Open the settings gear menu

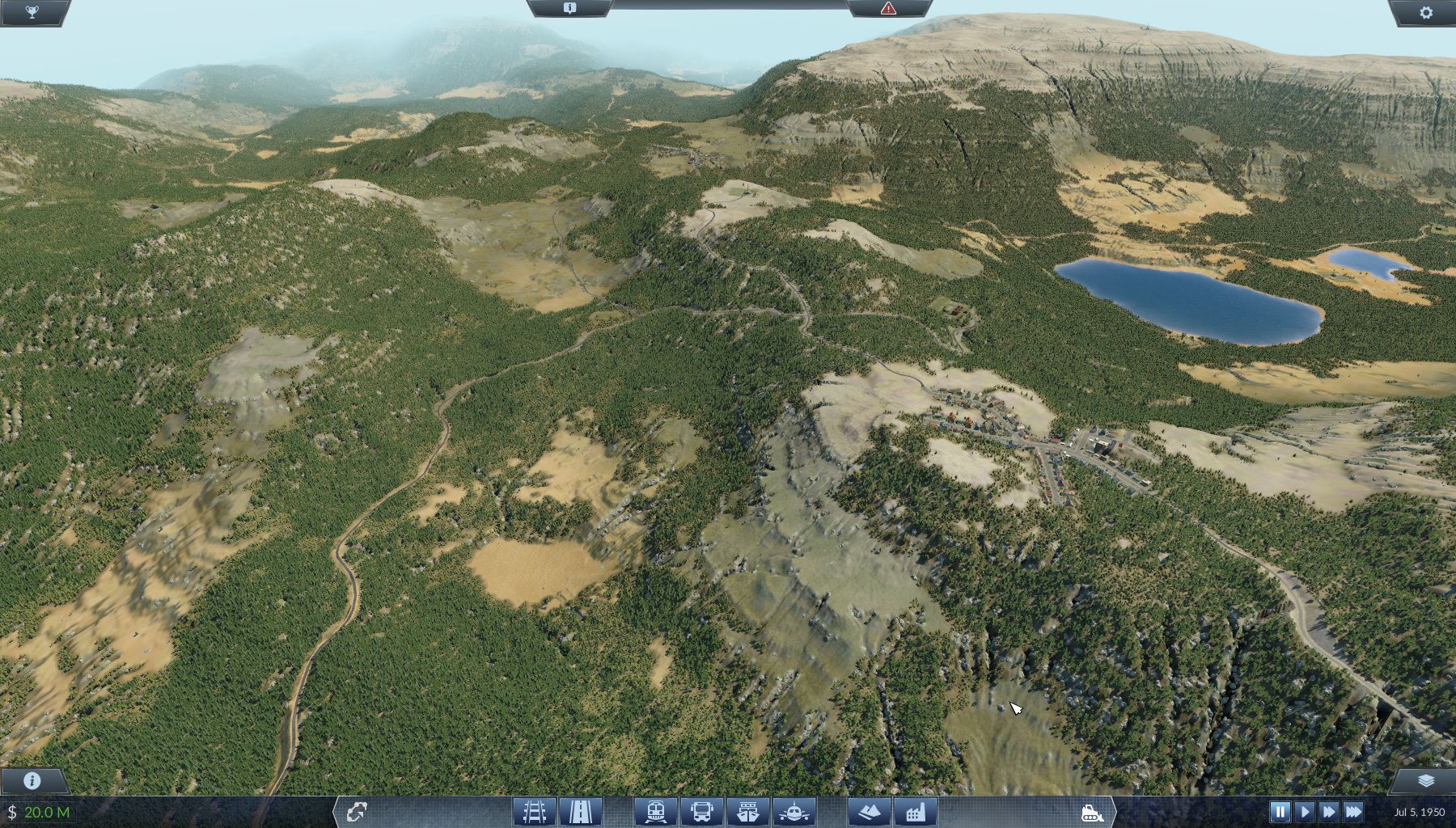coord(1427,11)
